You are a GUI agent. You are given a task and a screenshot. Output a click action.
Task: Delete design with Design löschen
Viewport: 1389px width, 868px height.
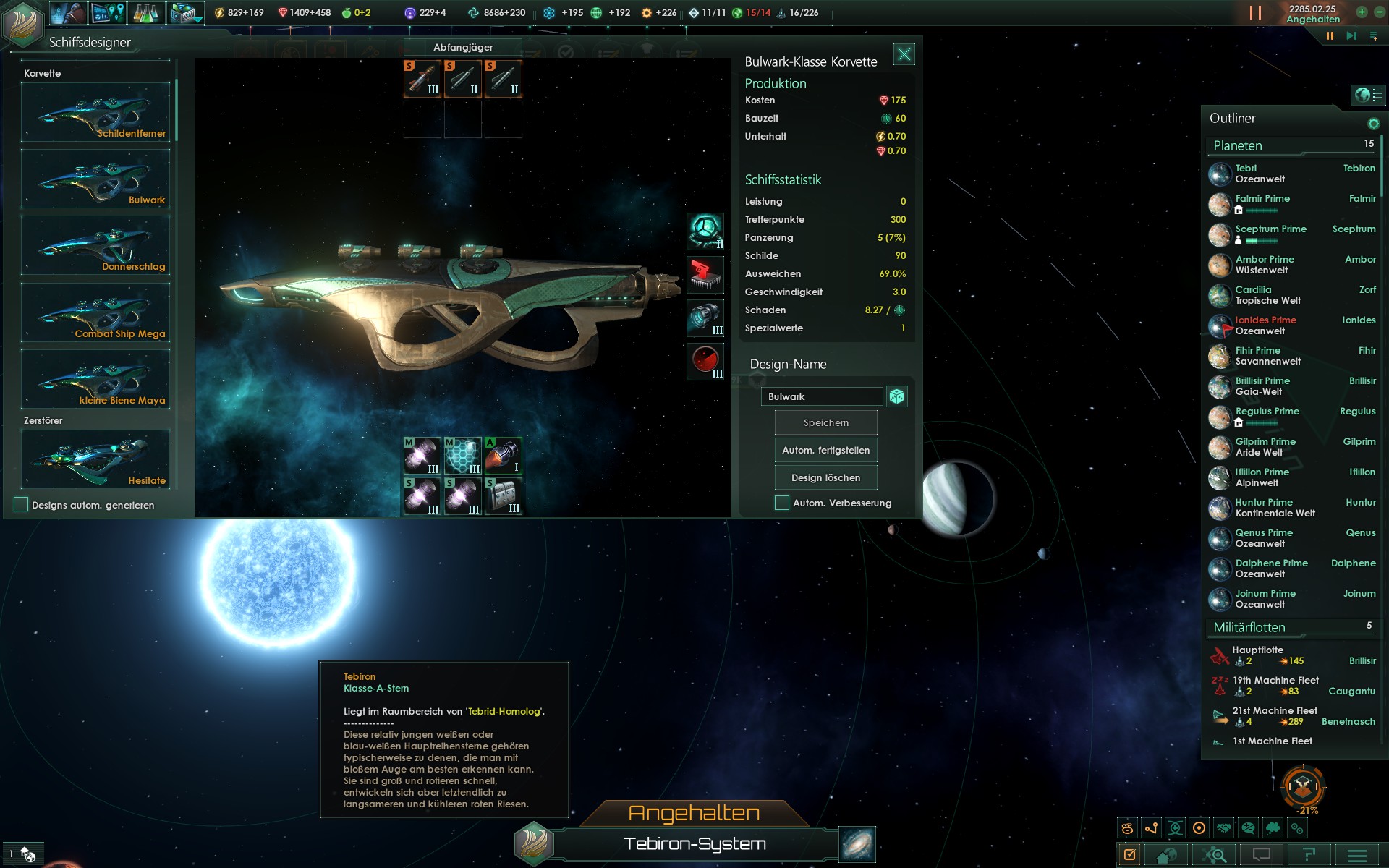click(825, 477)
